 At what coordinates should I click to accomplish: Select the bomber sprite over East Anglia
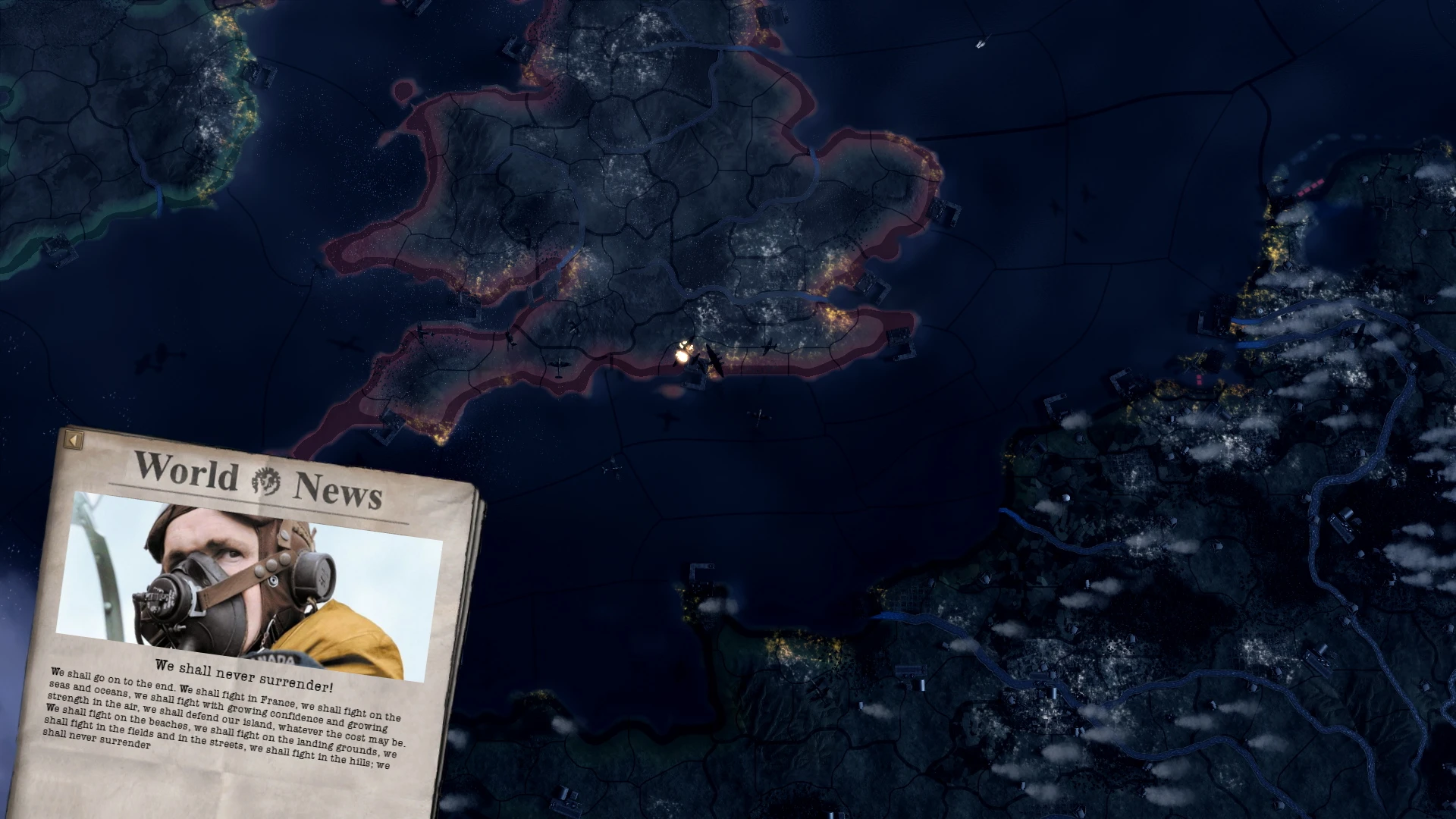pos(767,347)
